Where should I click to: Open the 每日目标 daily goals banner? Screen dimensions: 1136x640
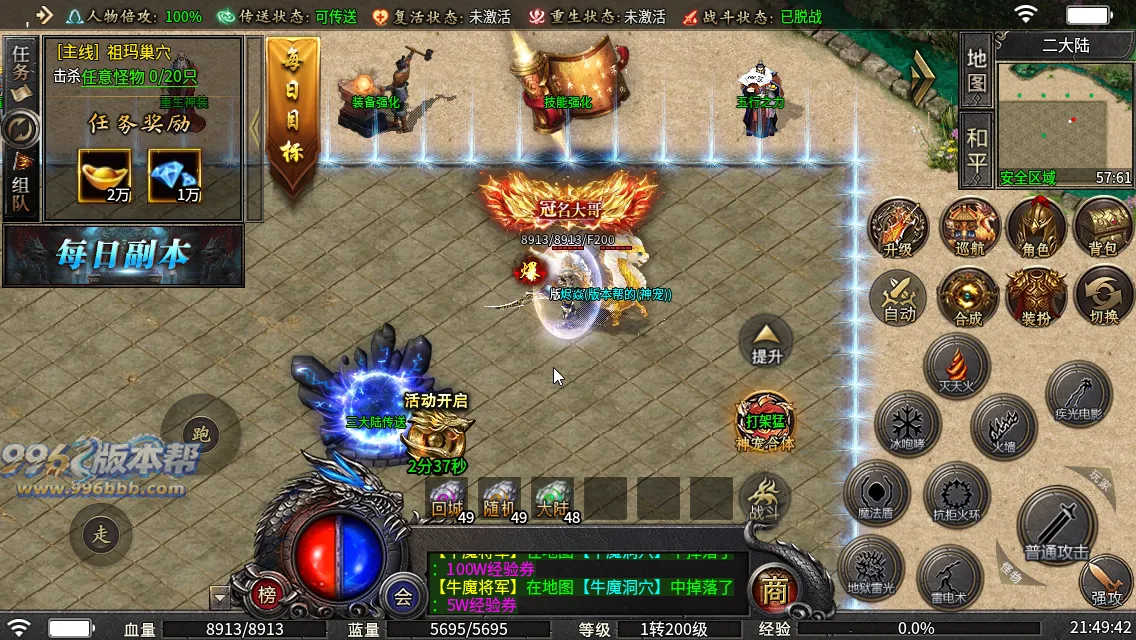(x=293, y=115)
